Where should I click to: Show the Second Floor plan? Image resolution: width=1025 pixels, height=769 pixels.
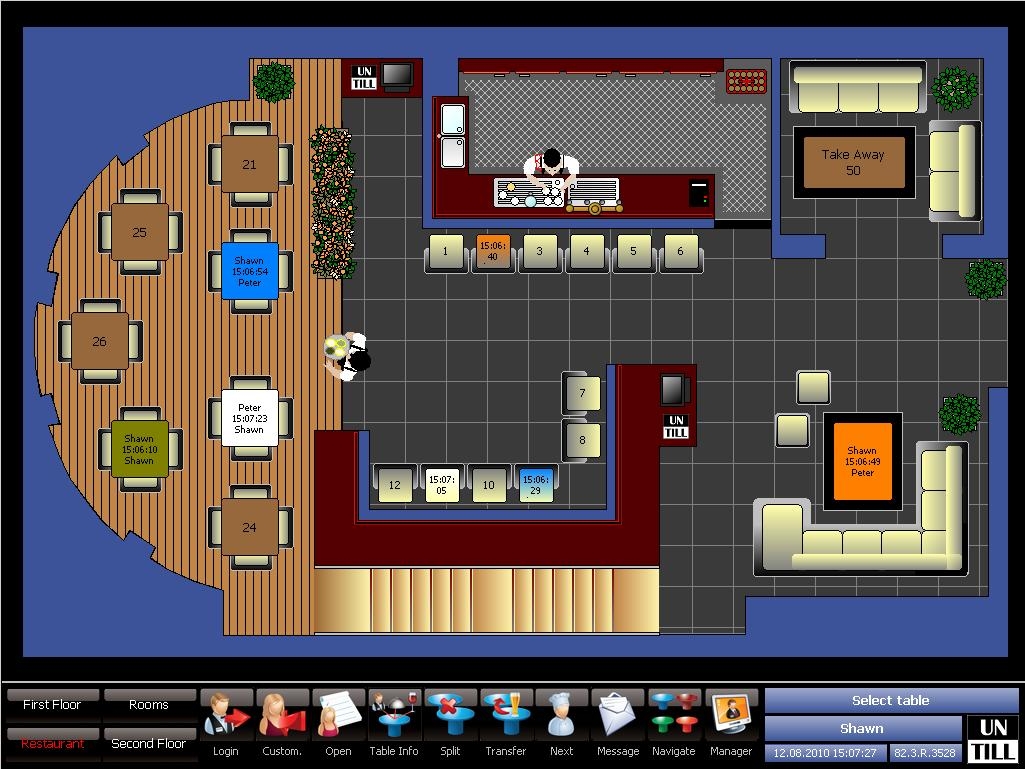tap(149, 743)
